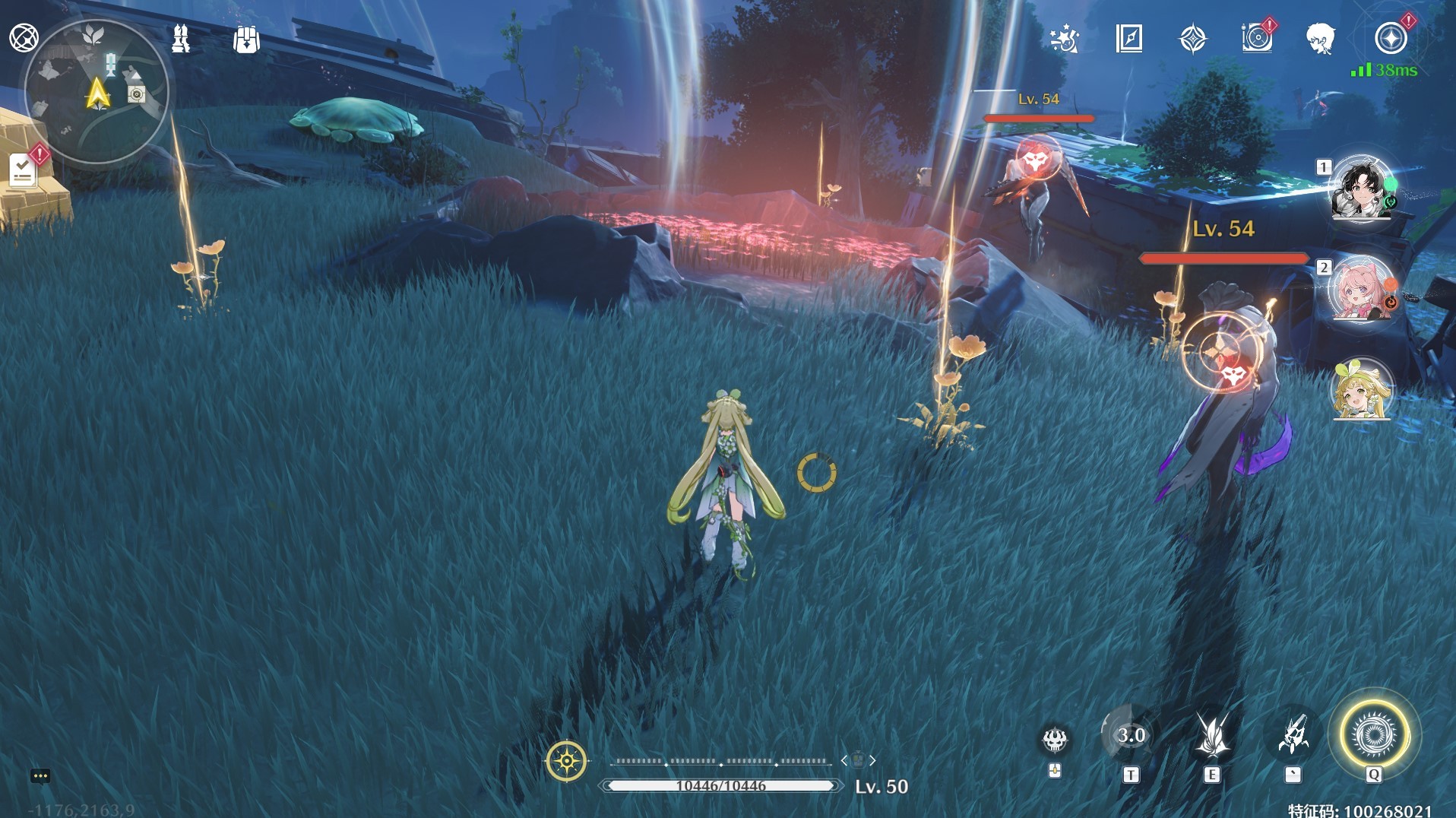
Task: Open the character head profile icon
Action: 1320,38
